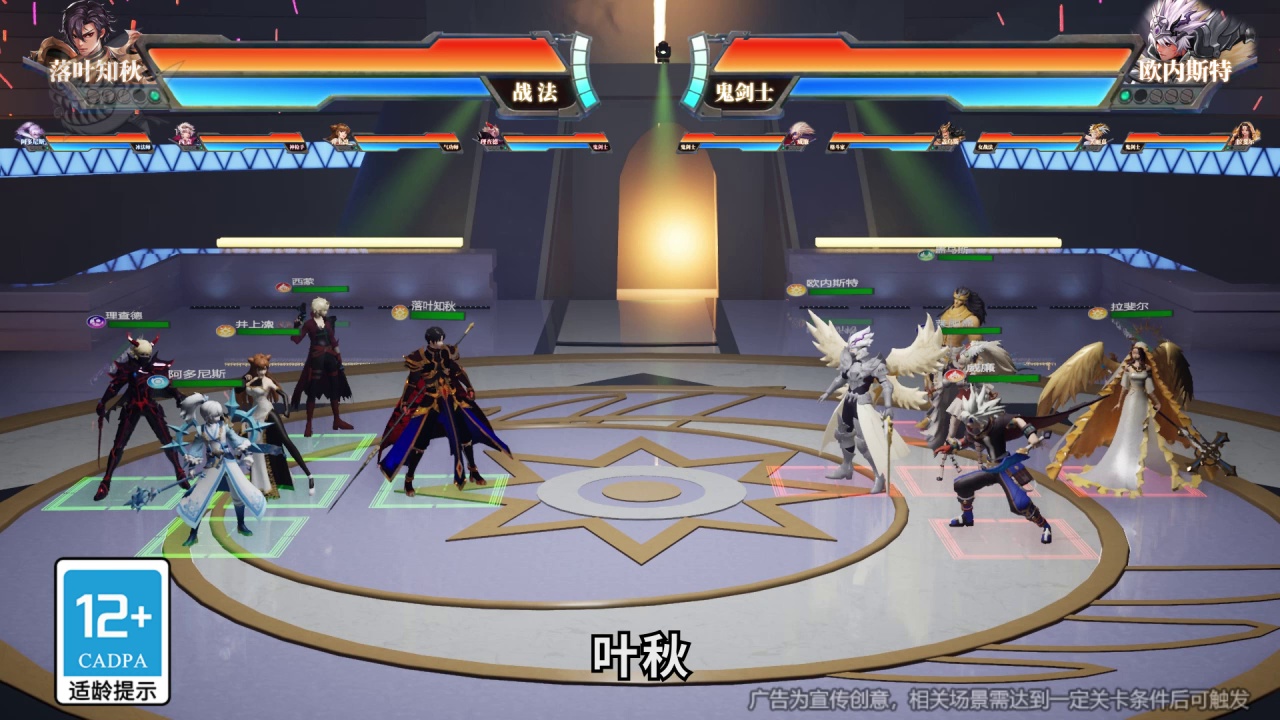Select the 西索 神枪手 team portrait
The height and width of the screenshot is (720, 1280).
coord(185,134)
